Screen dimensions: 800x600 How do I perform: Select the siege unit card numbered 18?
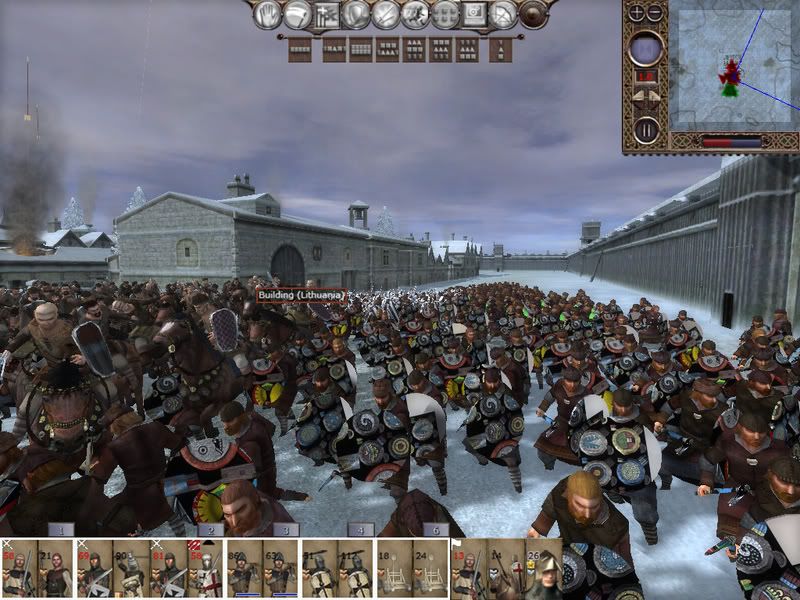coord(393,574)
